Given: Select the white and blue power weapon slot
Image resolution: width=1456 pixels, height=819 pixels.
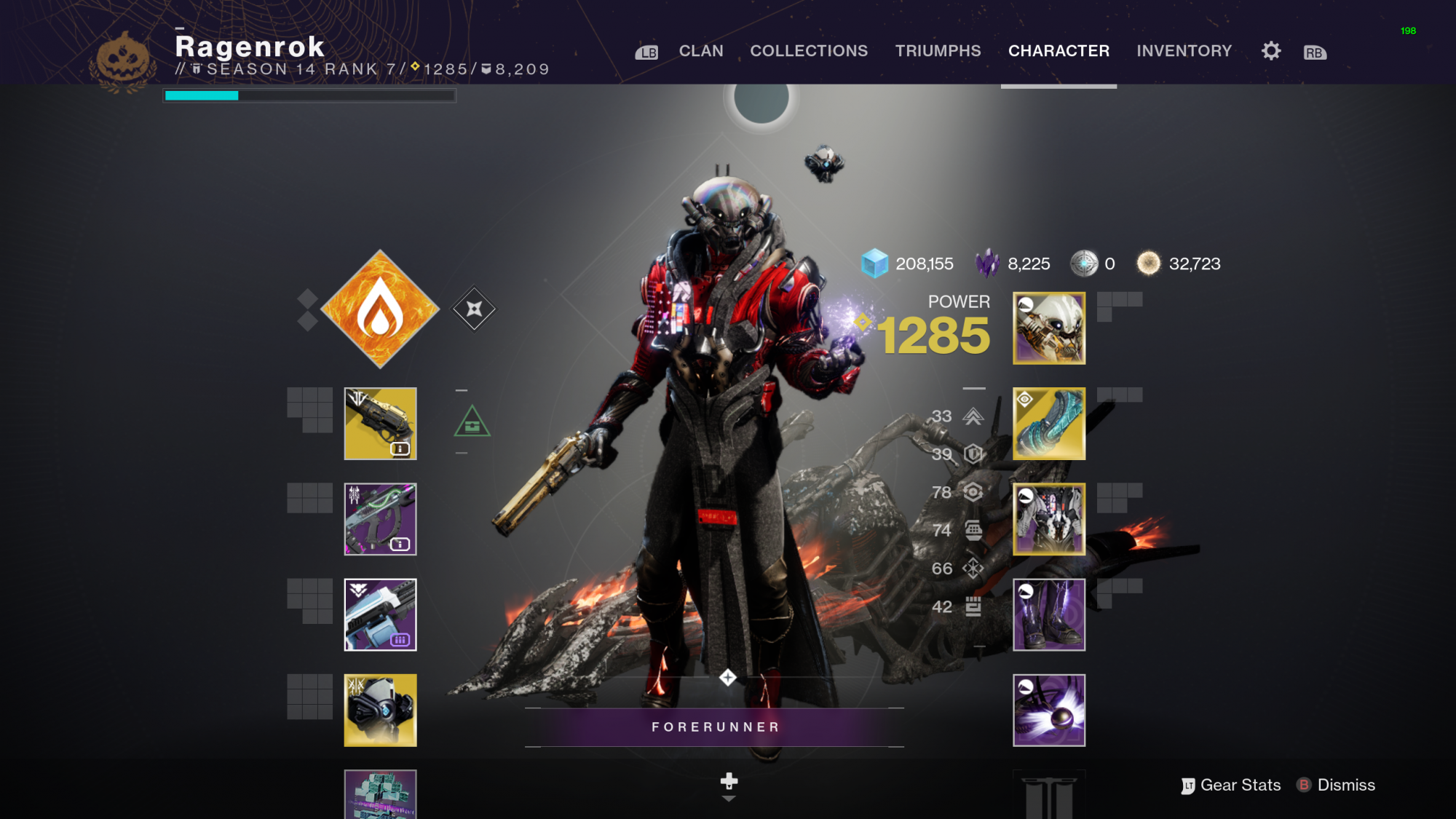Looking at the screenshot, I should pyautogui.click(x=380, y=614).
